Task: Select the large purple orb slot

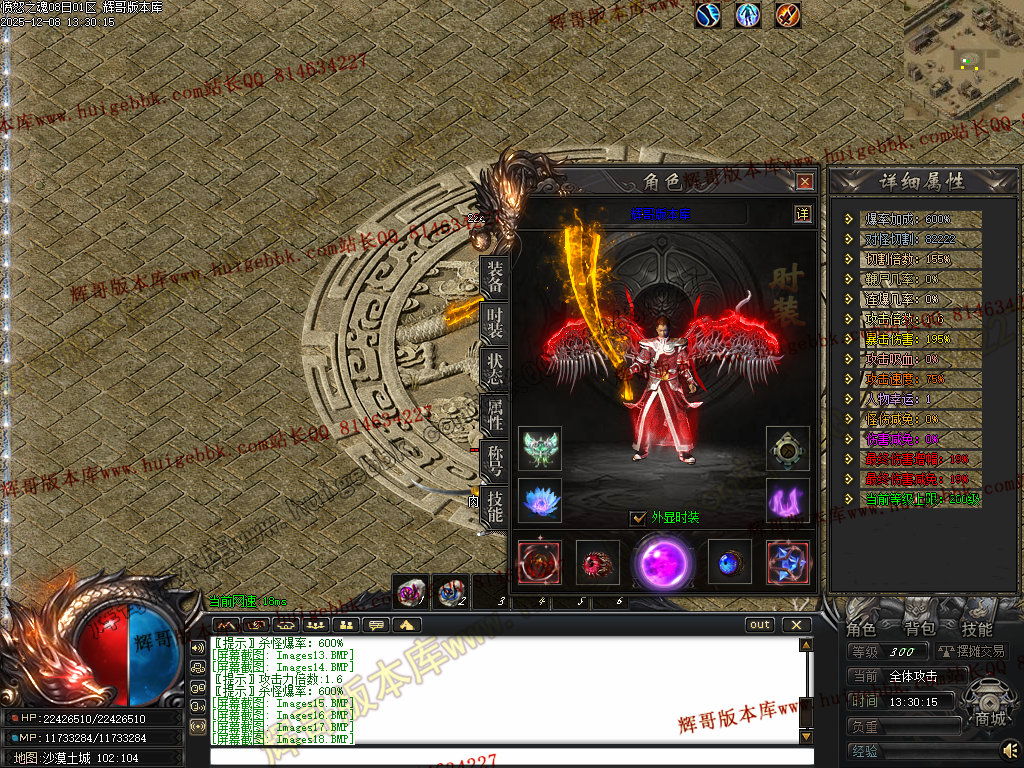Action: 663,561
